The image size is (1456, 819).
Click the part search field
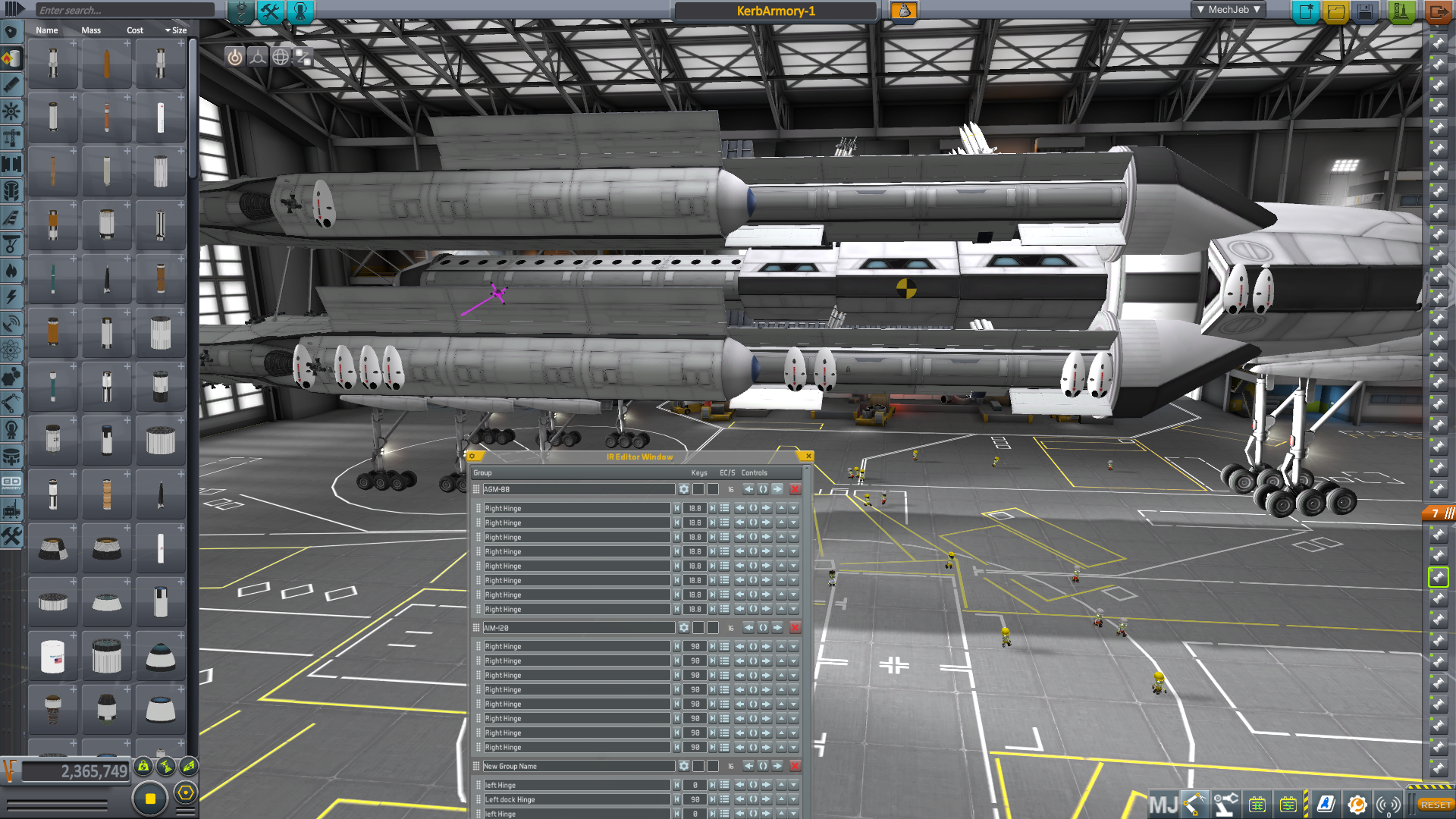point(125,10)
